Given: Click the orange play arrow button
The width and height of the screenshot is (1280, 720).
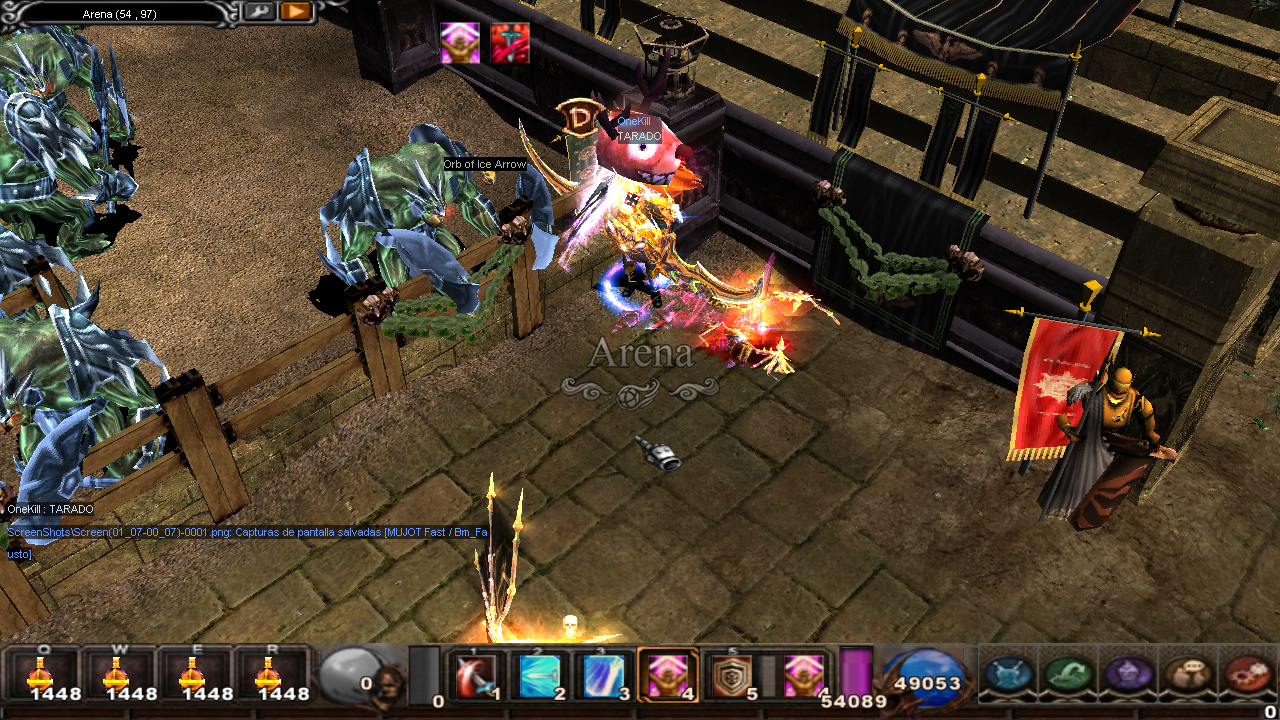Looking at the screenshot, I should [x=295, y=11].
